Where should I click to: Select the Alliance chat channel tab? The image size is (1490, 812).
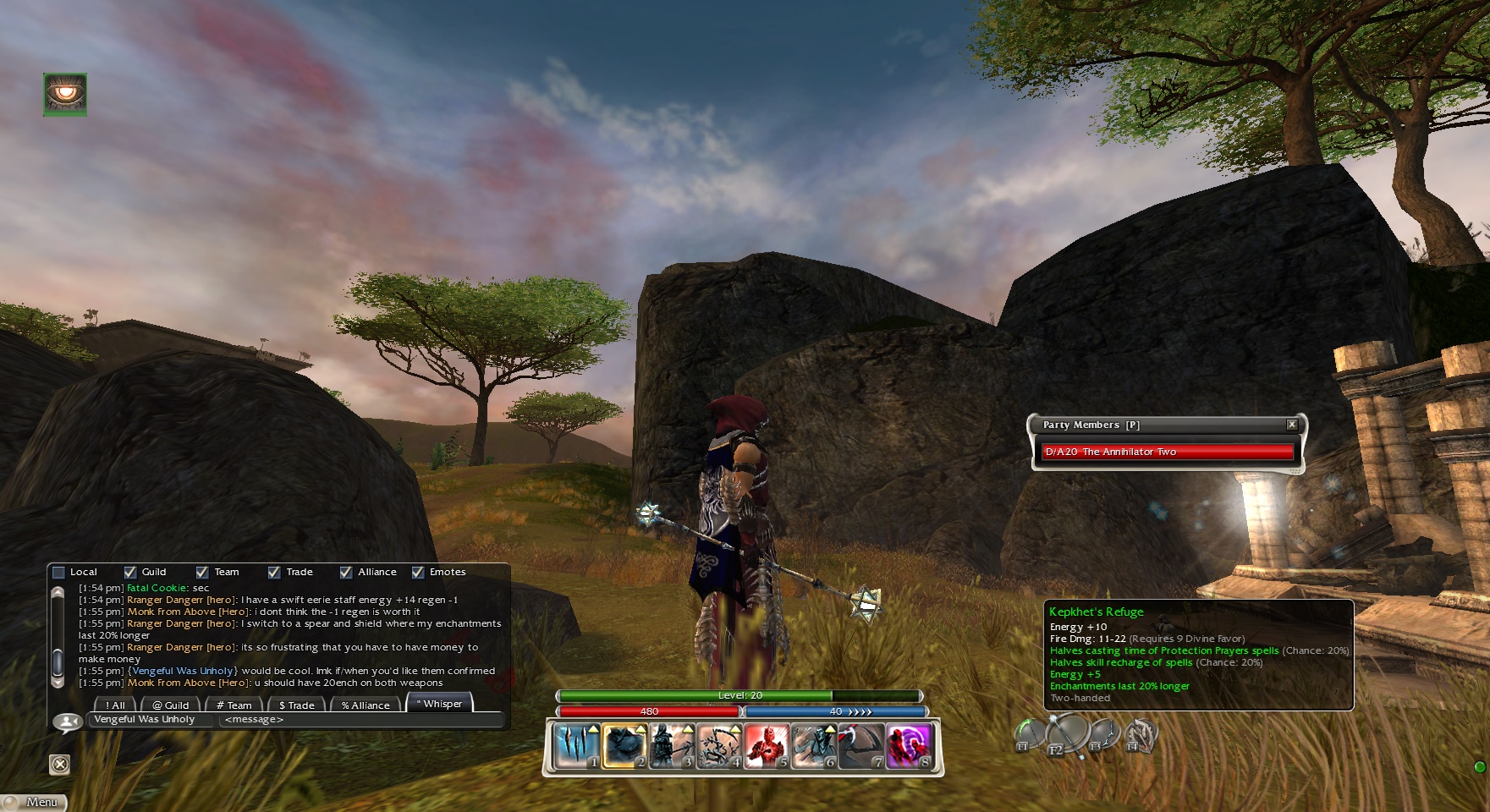click(x=366, y=705)
